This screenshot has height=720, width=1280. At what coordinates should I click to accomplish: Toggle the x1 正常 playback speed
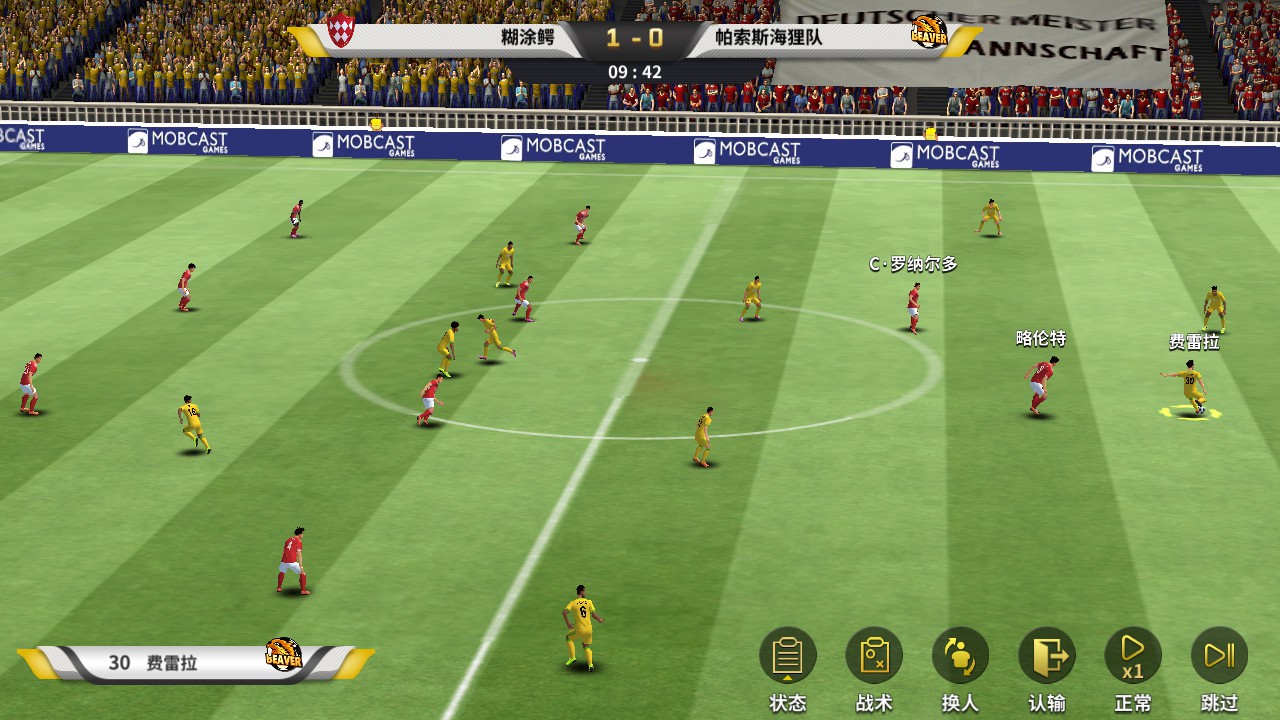(1133, 657)
